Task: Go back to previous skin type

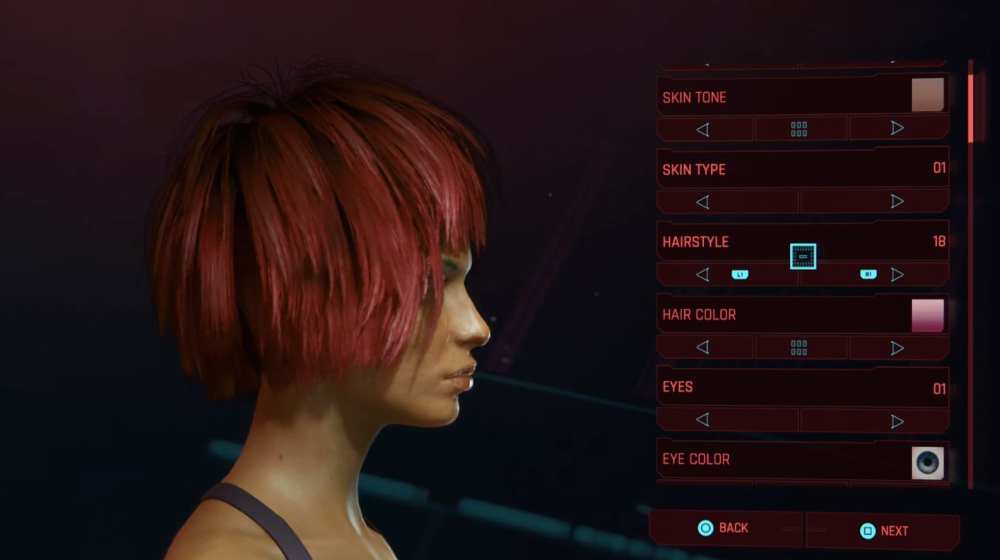Action: pyautogui.click(x=702, y=202)
